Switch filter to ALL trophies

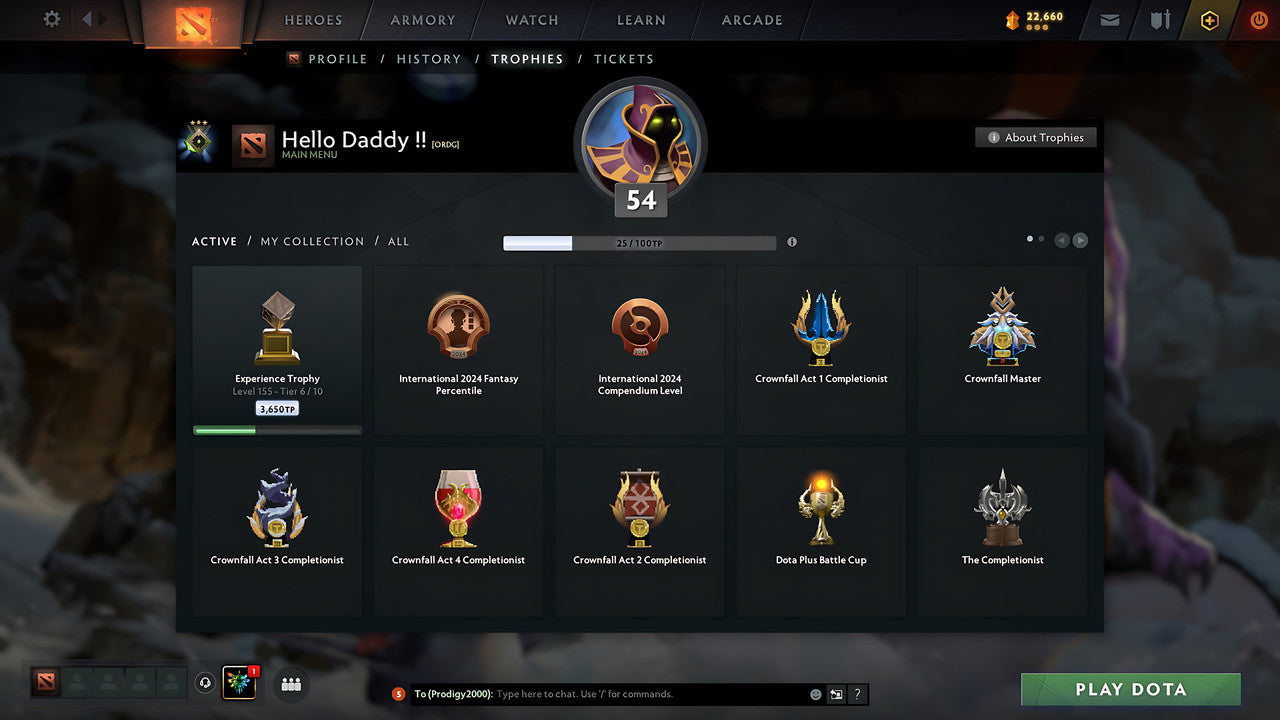point(398,241)
